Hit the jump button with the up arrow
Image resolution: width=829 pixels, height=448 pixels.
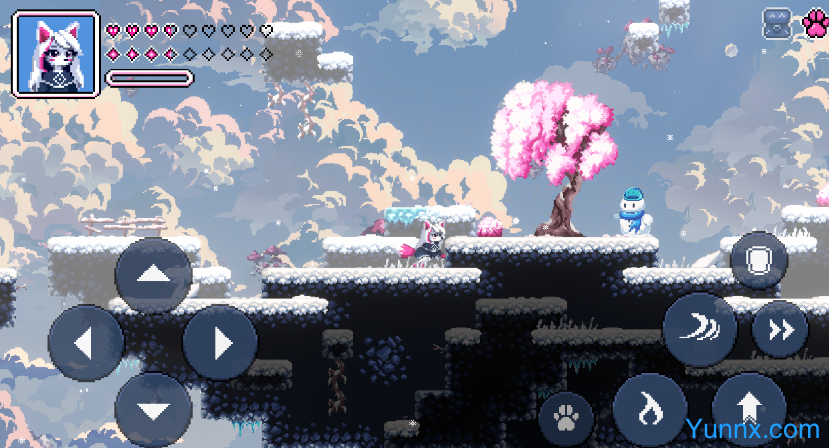pyautogui.click(x=750, y=410)
